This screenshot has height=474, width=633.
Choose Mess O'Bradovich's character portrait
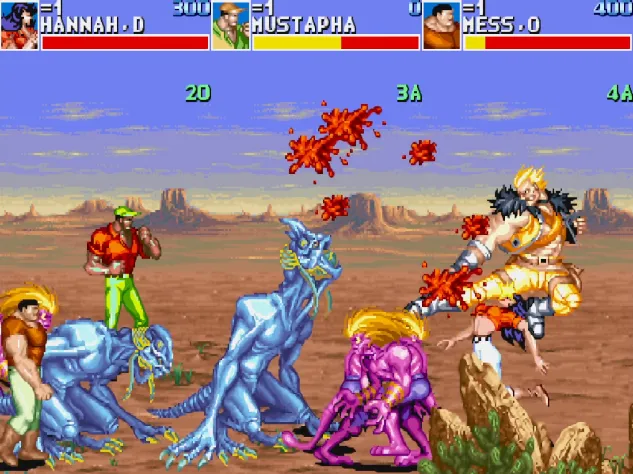coord(441,25)
